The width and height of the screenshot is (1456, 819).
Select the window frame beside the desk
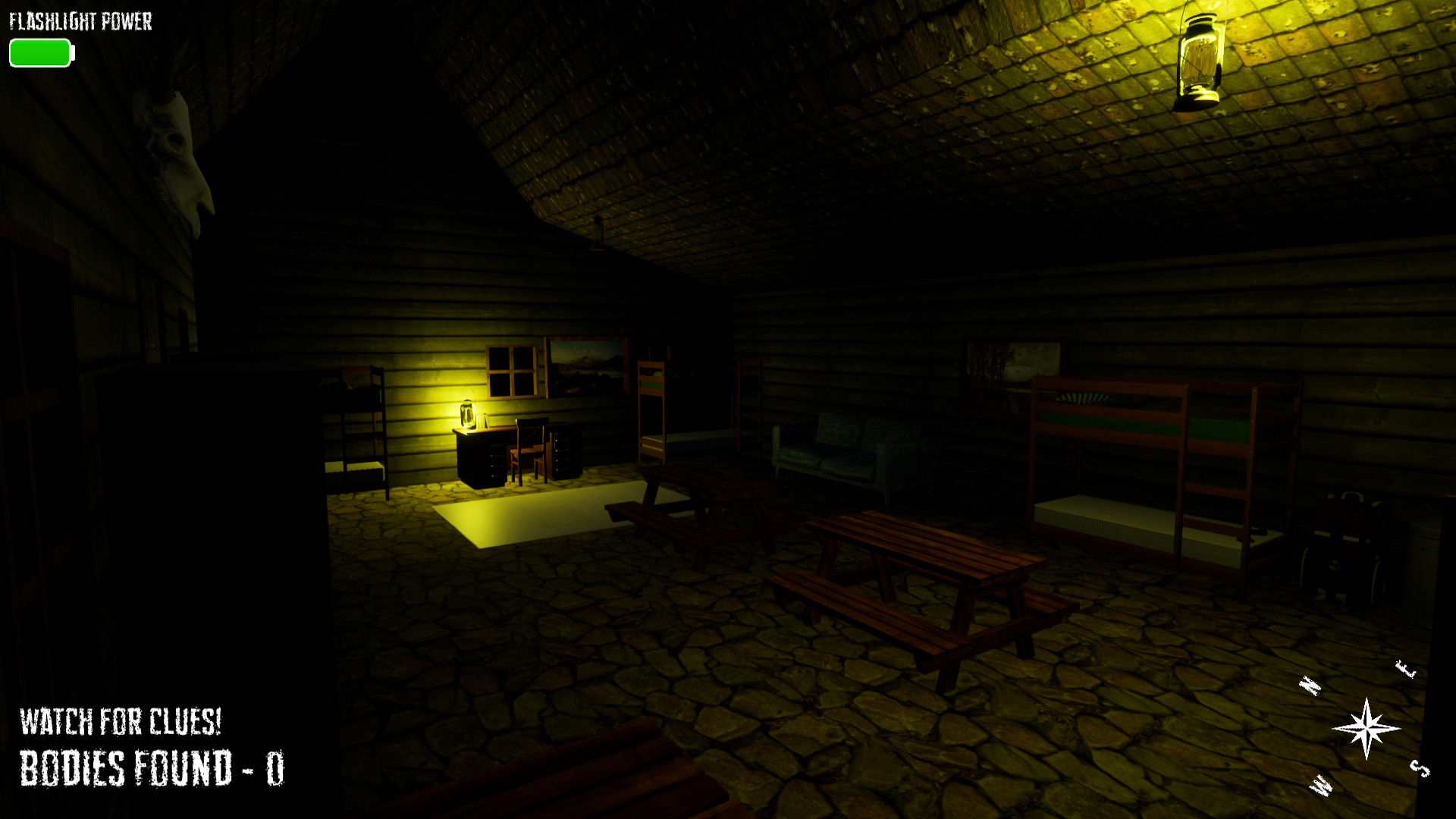pyautogui.click(x=513, y=372)
